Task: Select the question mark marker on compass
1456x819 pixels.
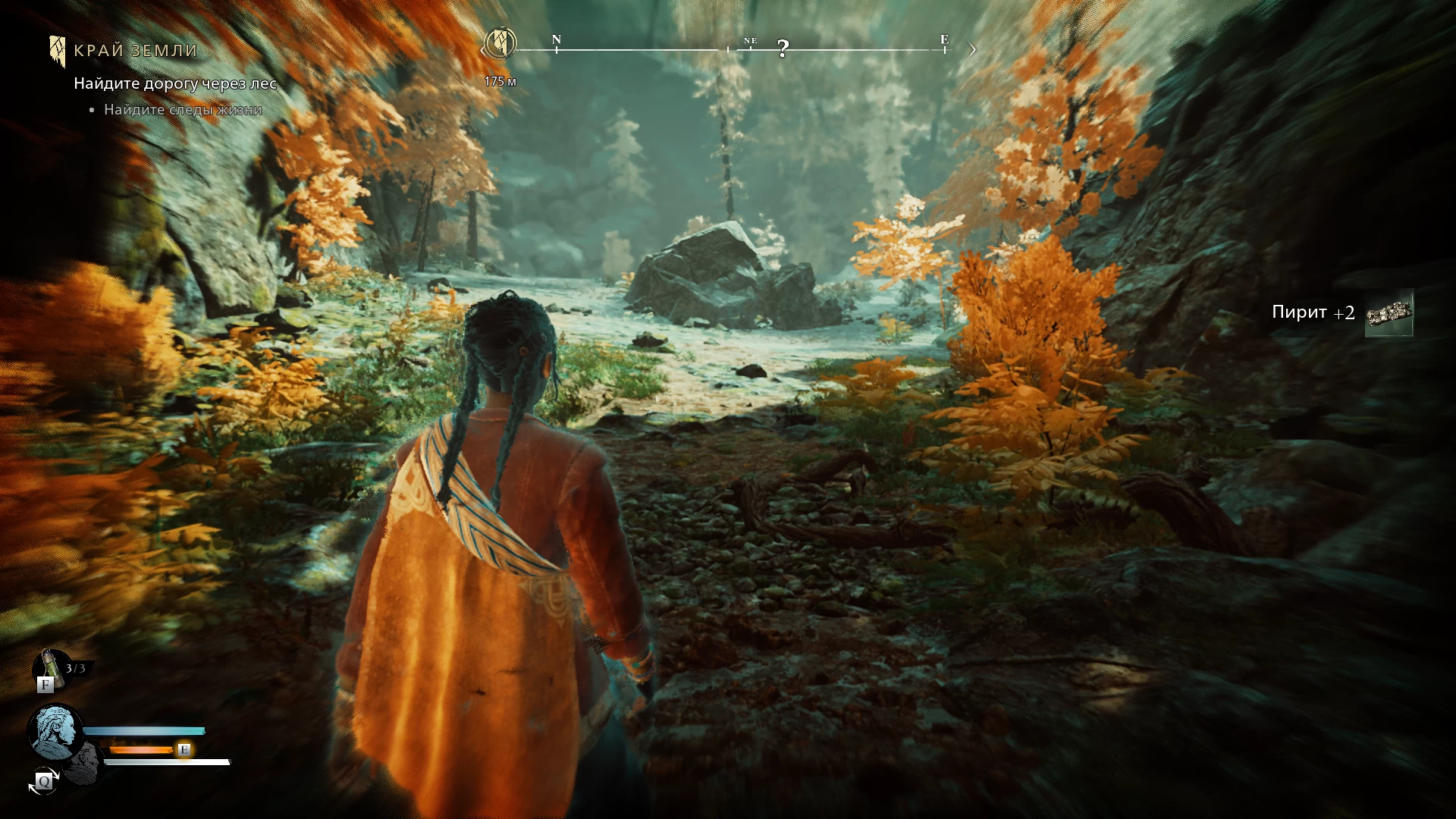Action: point(783,49)
